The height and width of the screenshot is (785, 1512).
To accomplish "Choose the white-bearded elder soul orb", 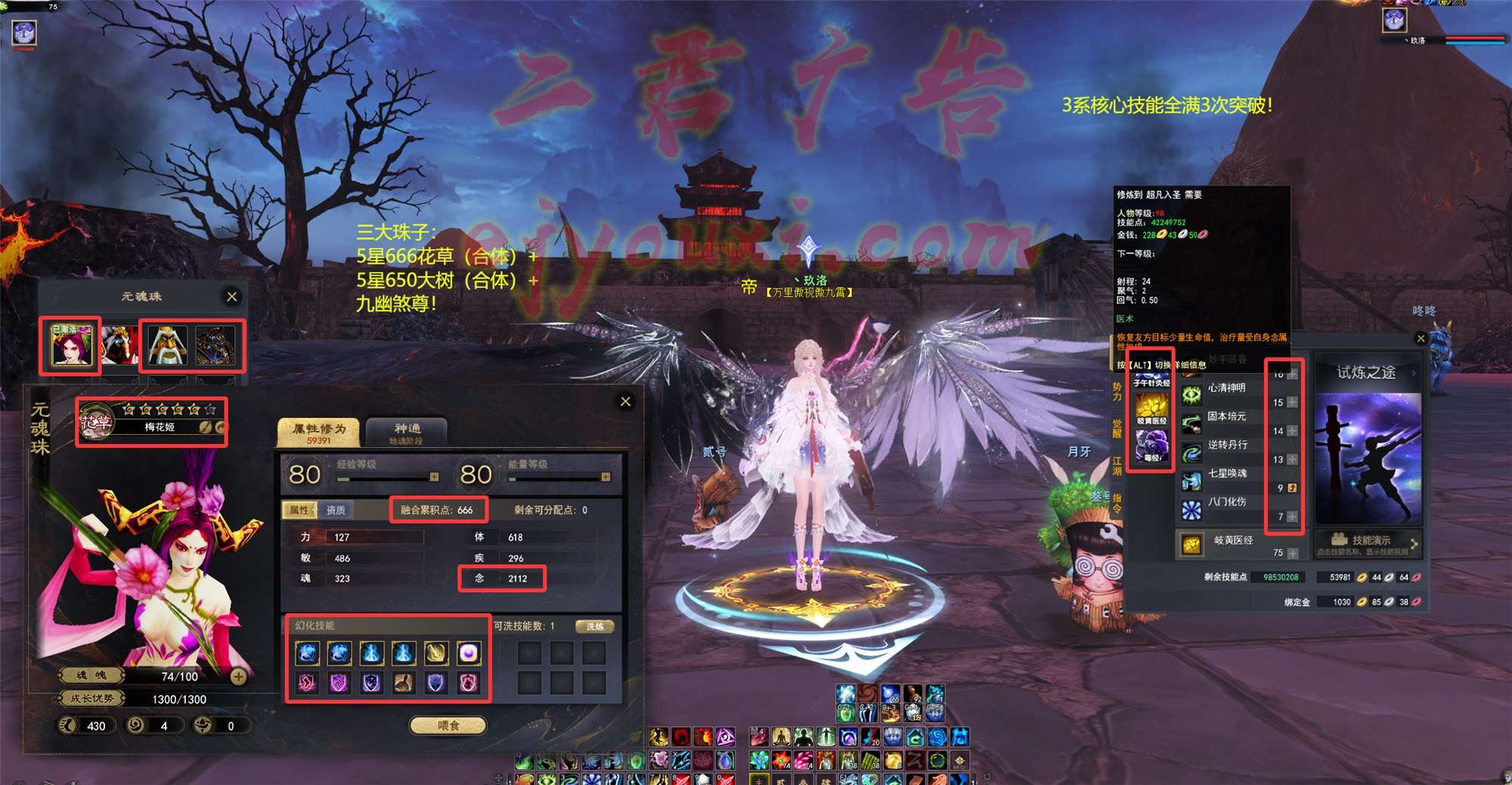I will click(168, 346).
